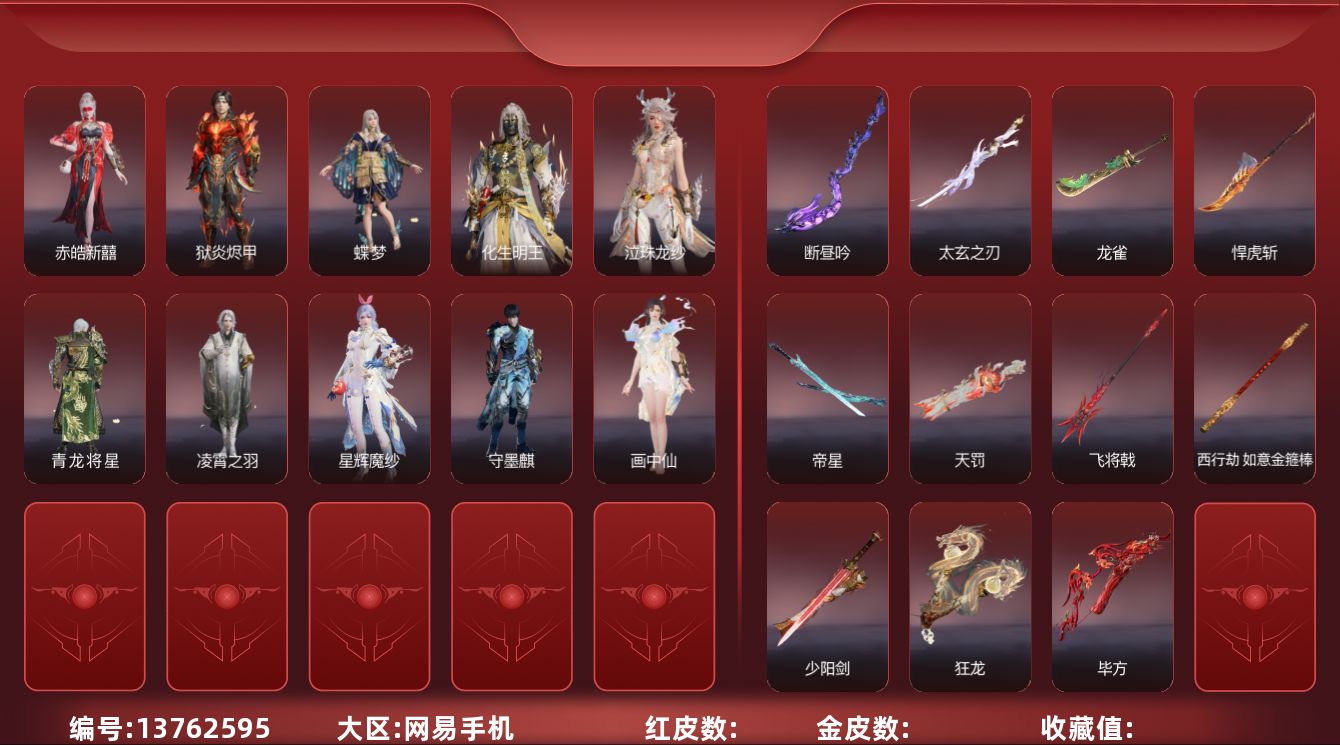
Task: Select the 画中仙 skin card
Action: (654, 388)
